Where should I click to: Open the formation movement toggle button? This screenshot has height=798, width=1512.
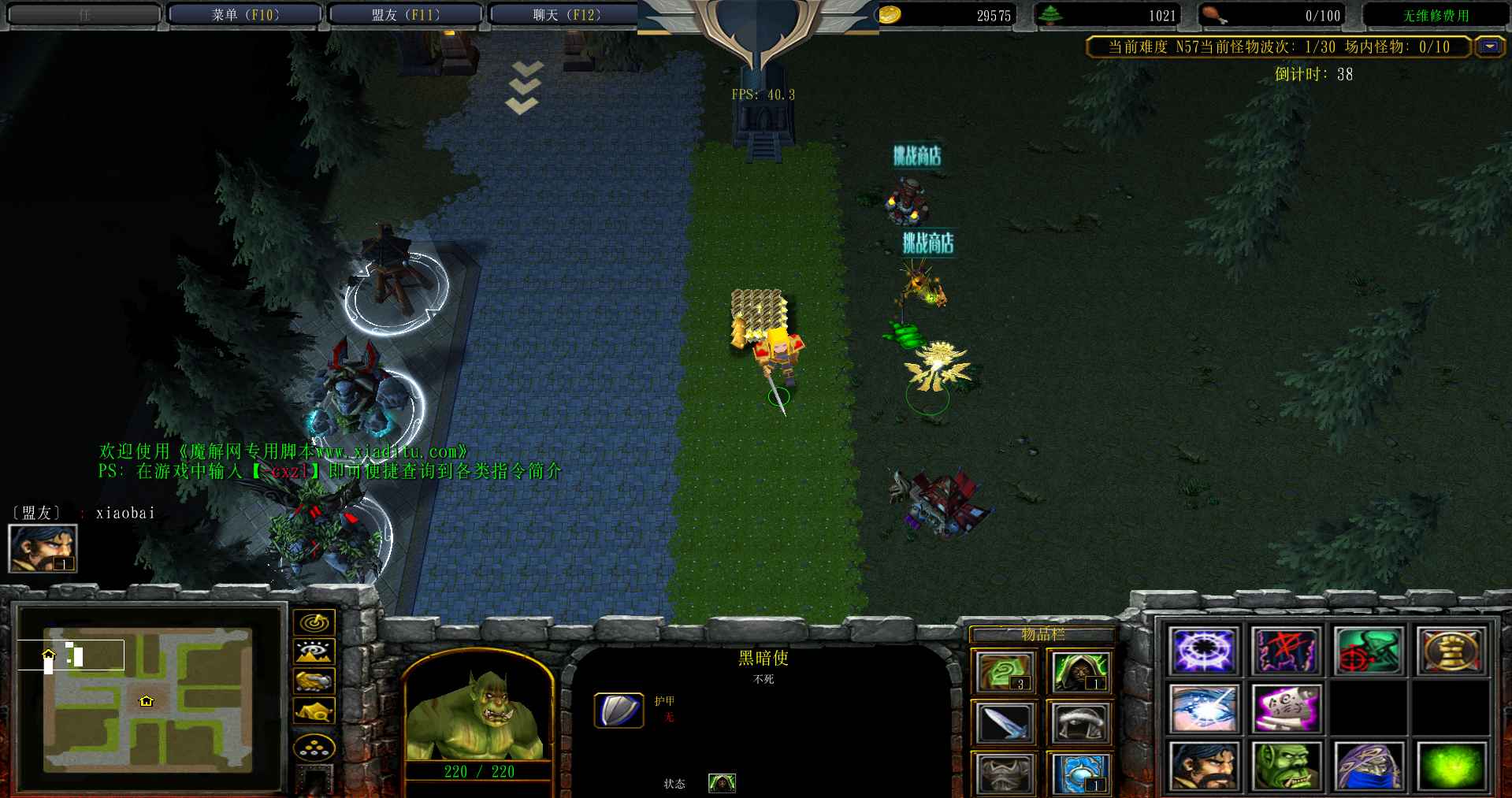click(x=314, y=747)
